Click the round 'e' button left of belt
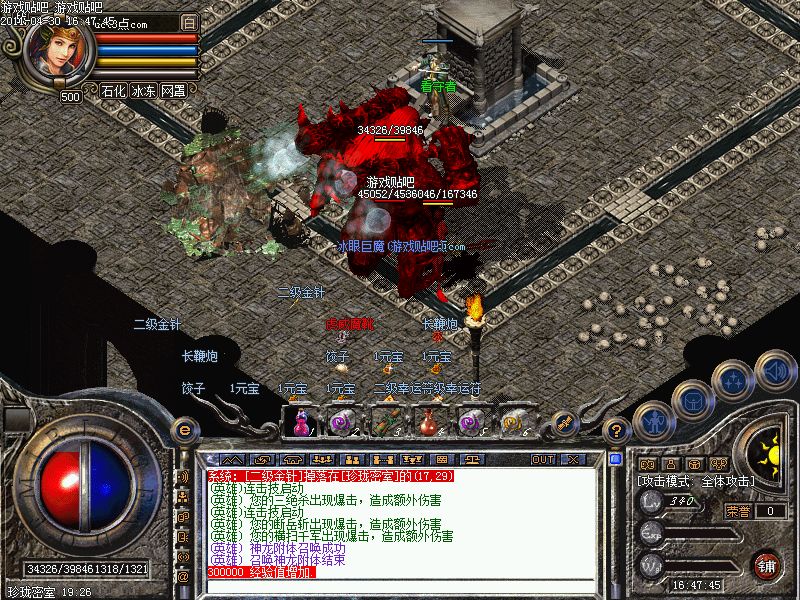Screen dimensions: 800x600 pyautogui.click(x=182, y=430)
